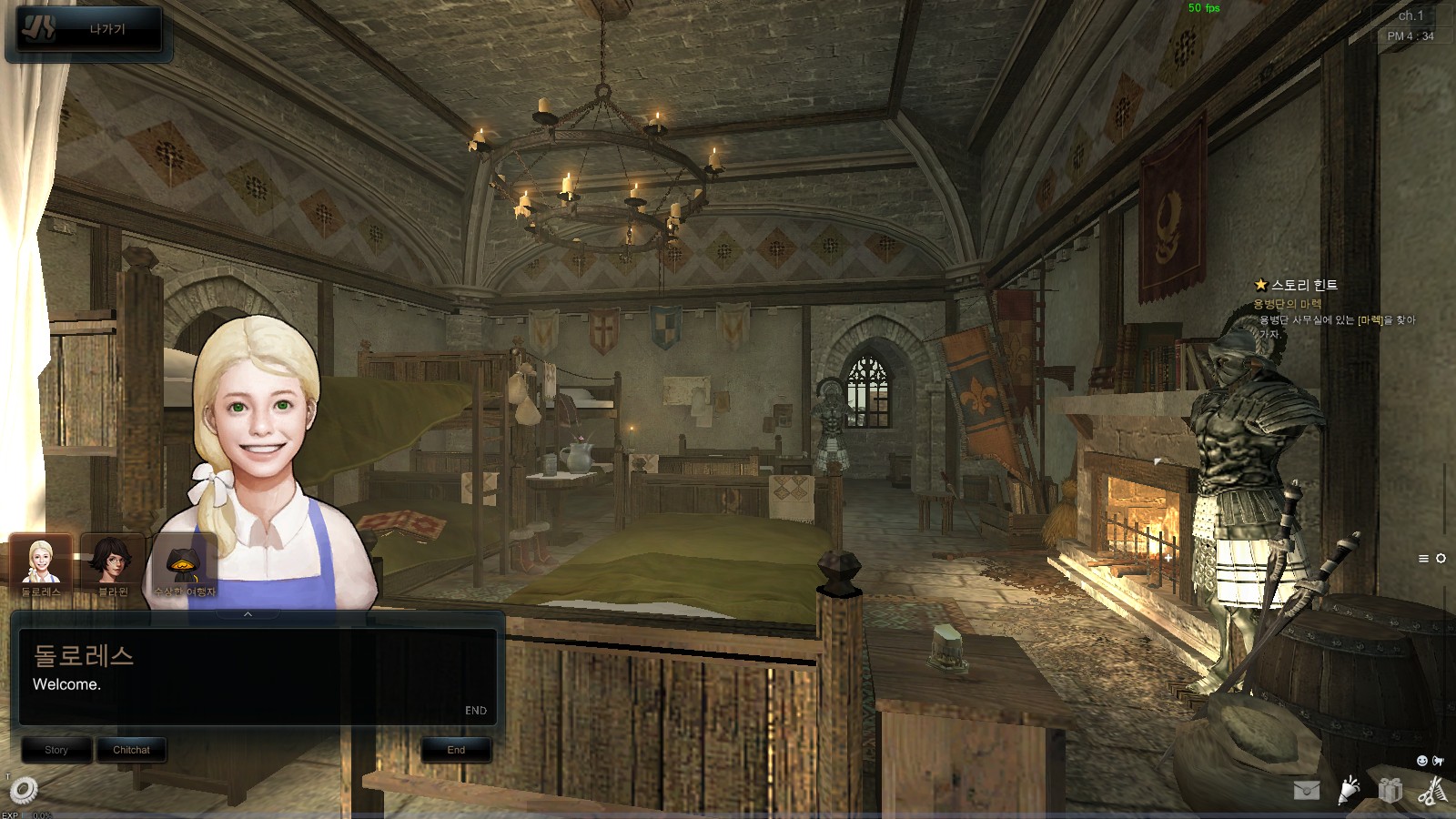Talk to the 수상한 여행자 hooded portrait
The height and width of the screenshot is (819, 1456).
[184, 563]
